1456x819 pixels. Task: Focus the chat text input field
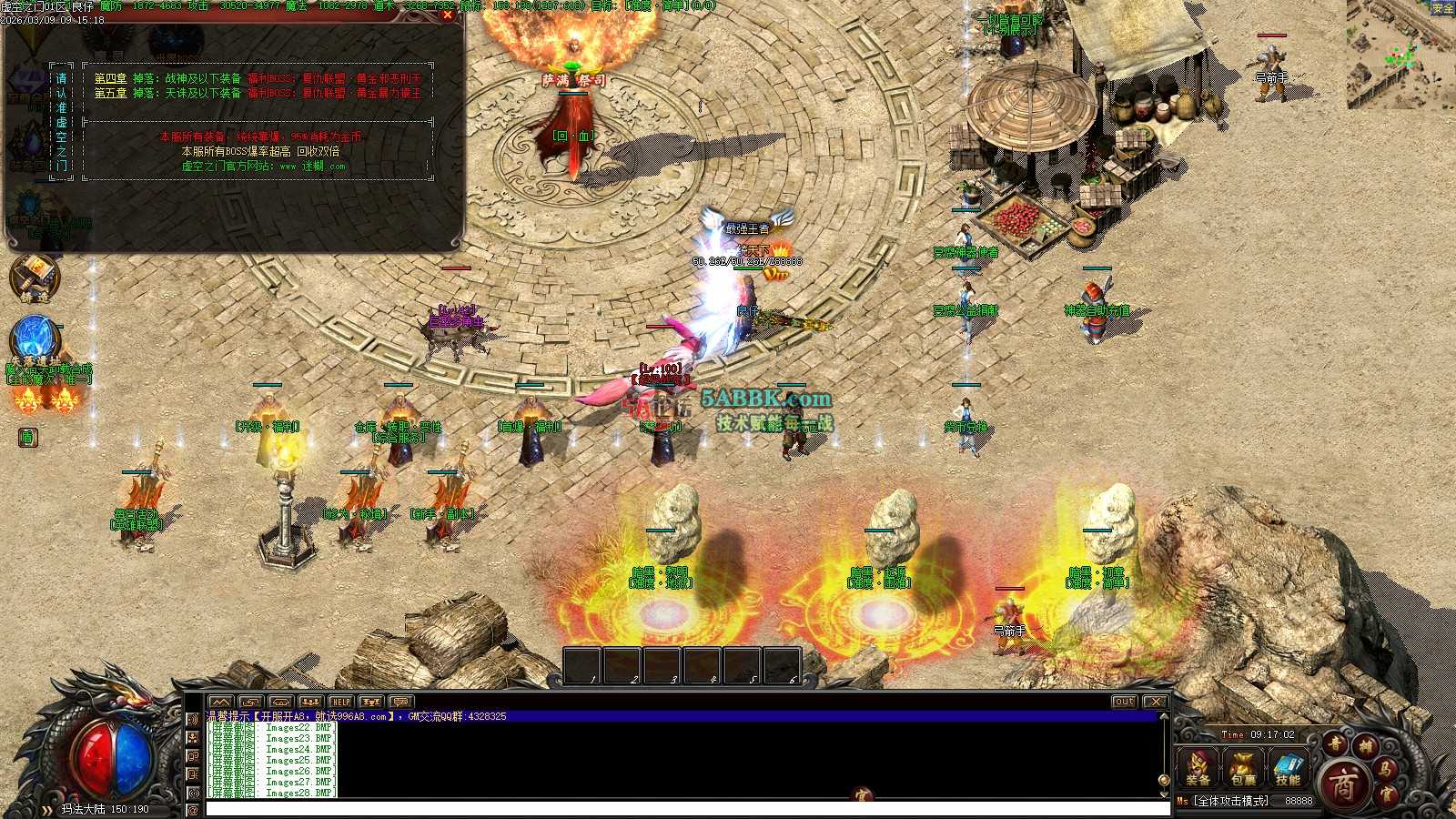(682, 808)
